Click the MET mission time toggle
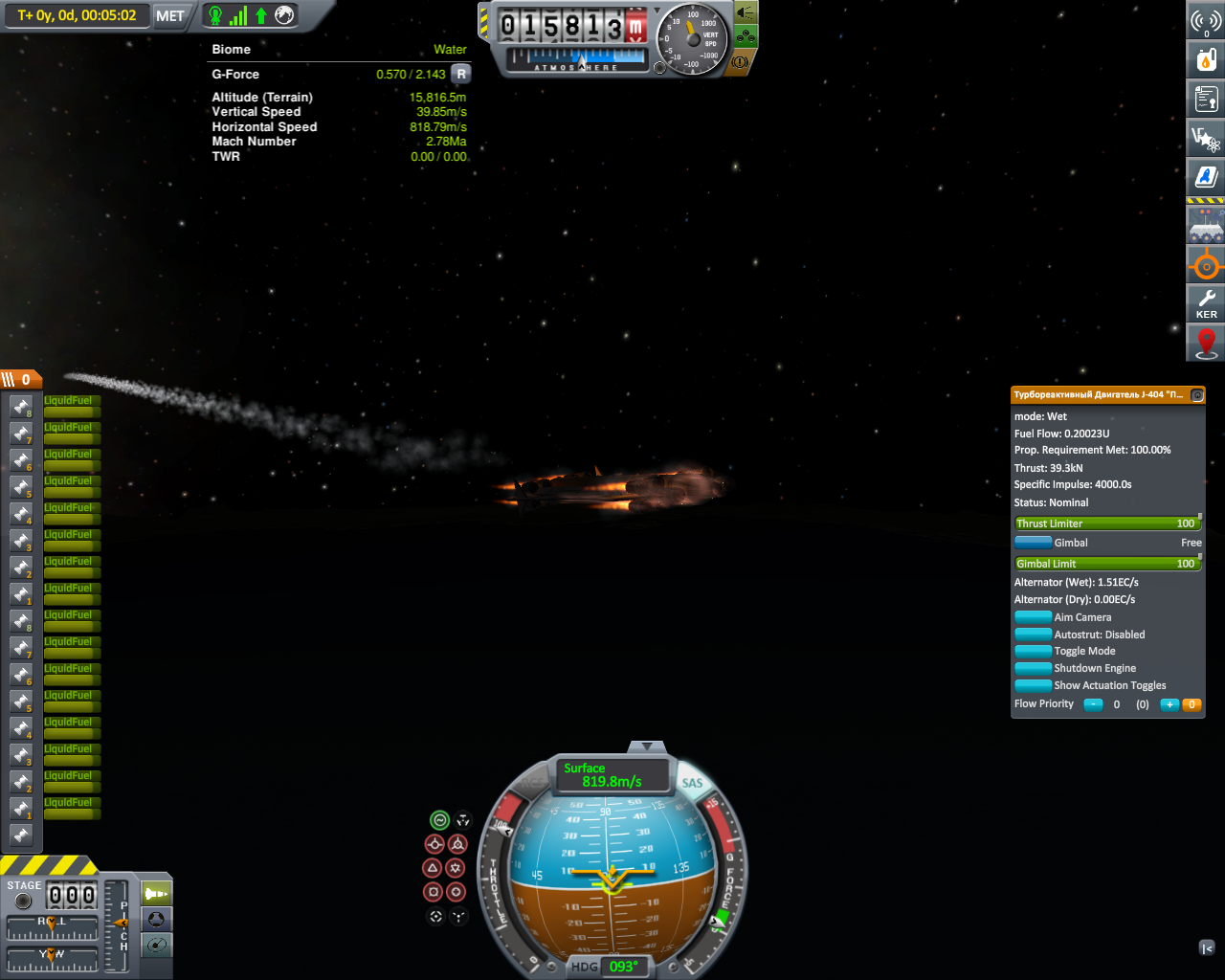This screenshot has width=1225, height=980. click(x=170, y=15)
